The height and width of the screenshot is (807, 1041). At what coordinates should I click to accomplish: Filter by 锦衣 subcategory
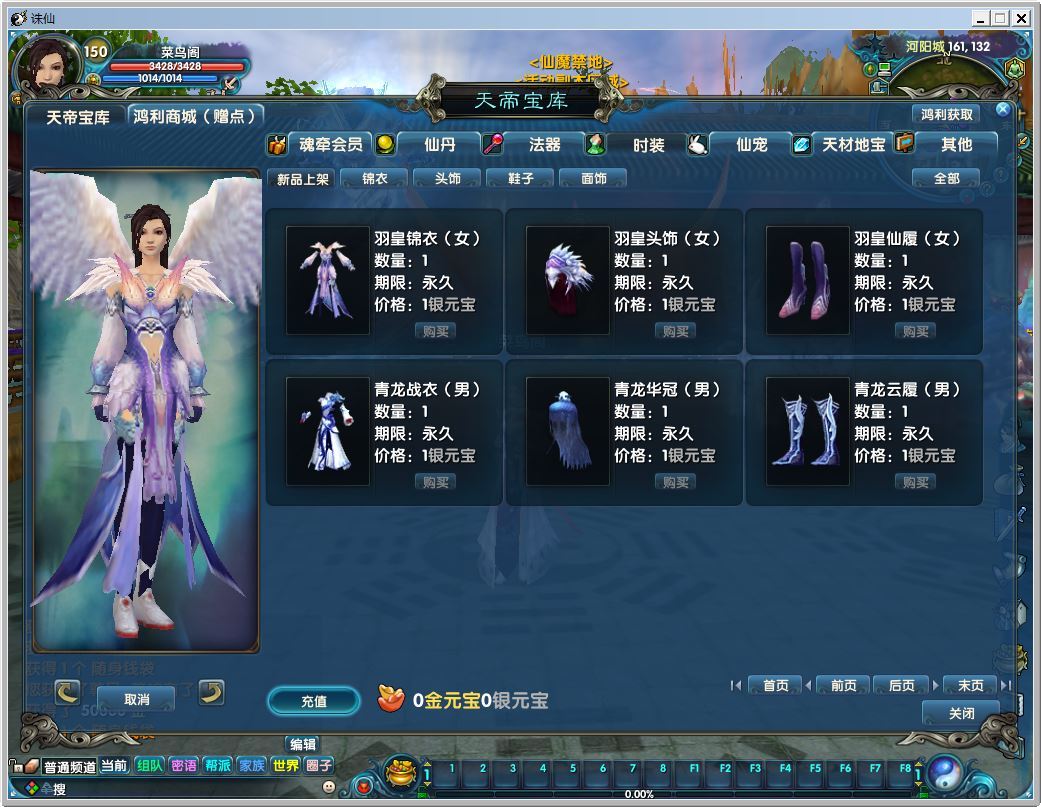click(x=374, y=178)
